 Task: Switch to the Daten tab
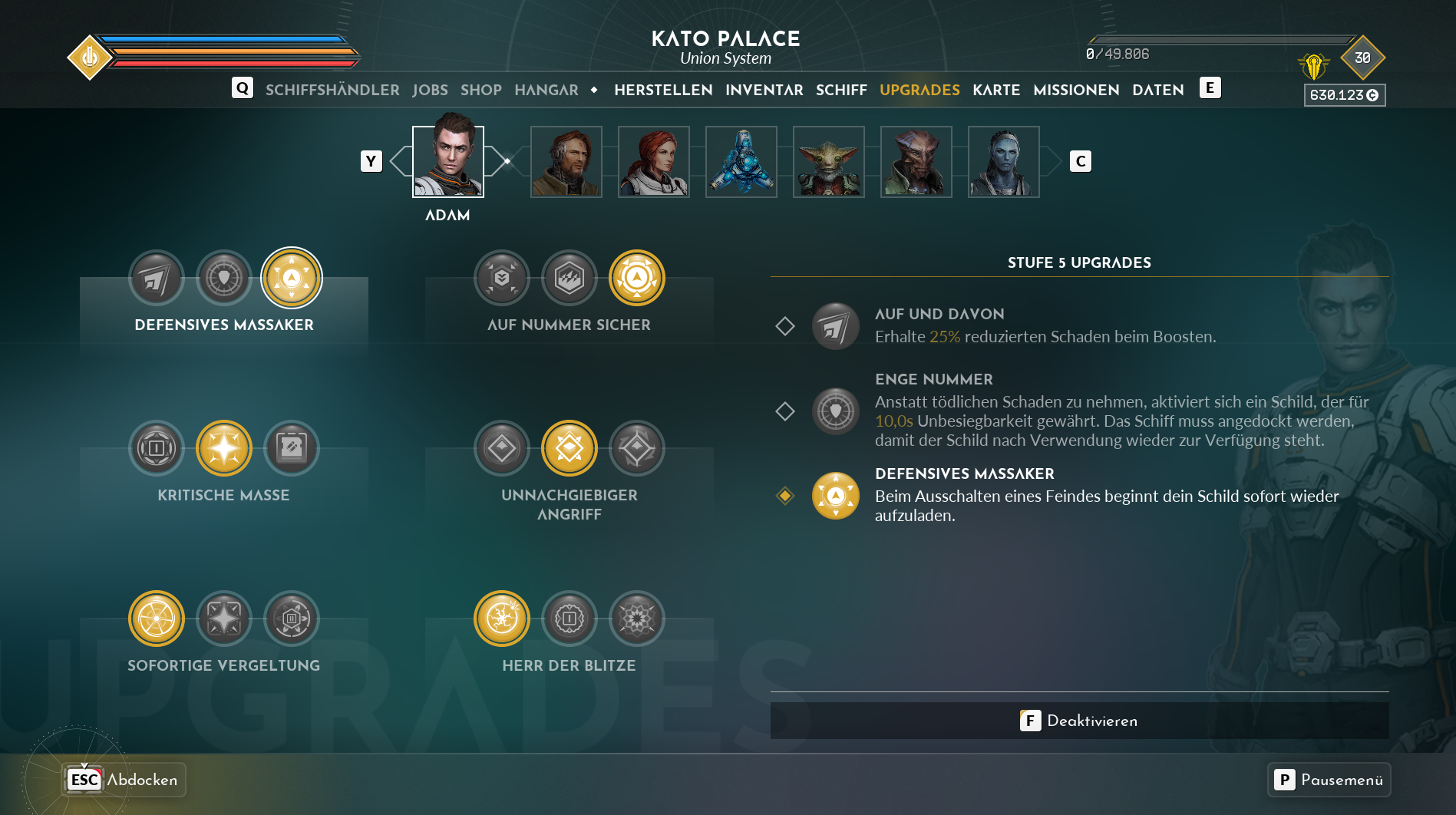(1157, 90)
